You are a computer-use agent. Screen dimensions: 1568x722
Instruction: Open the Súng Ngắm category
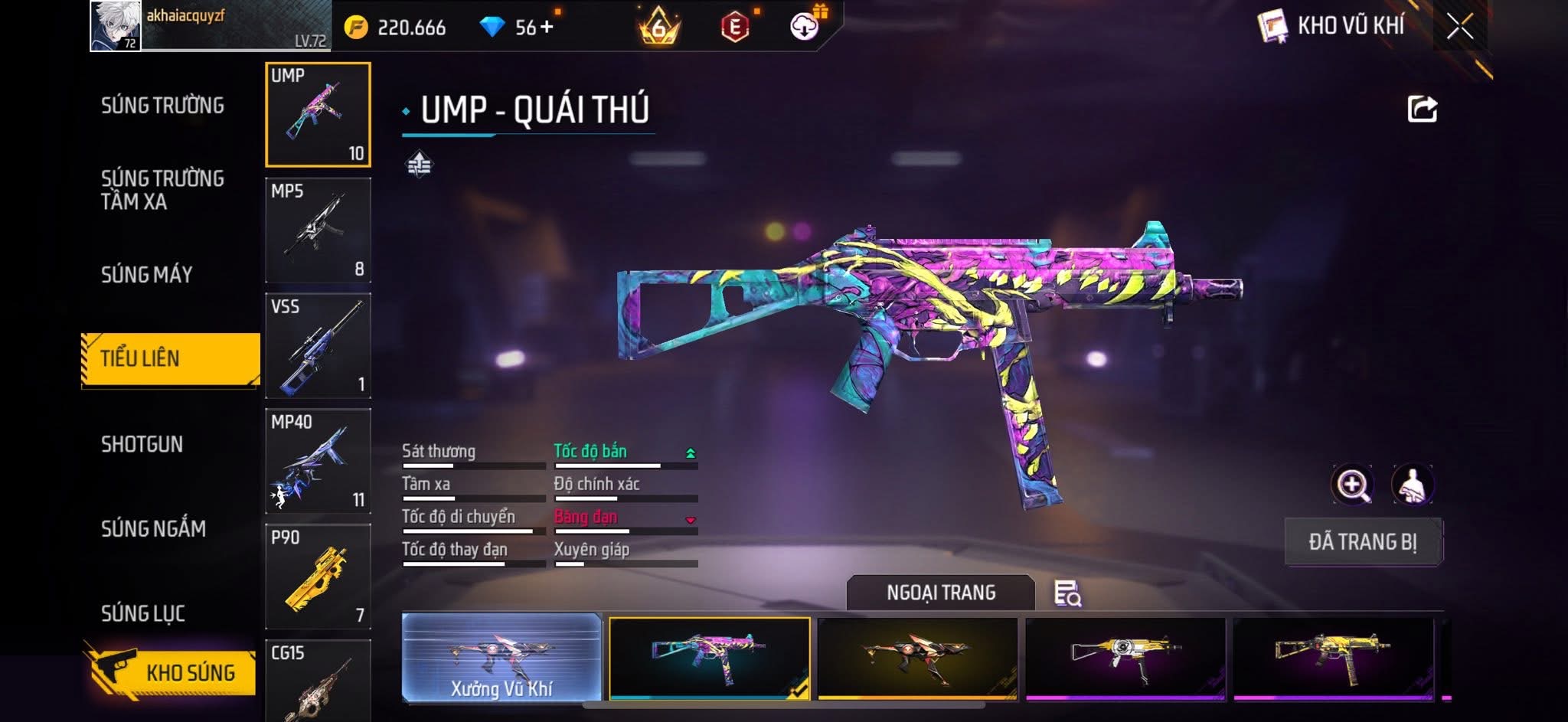coord(153,529)
